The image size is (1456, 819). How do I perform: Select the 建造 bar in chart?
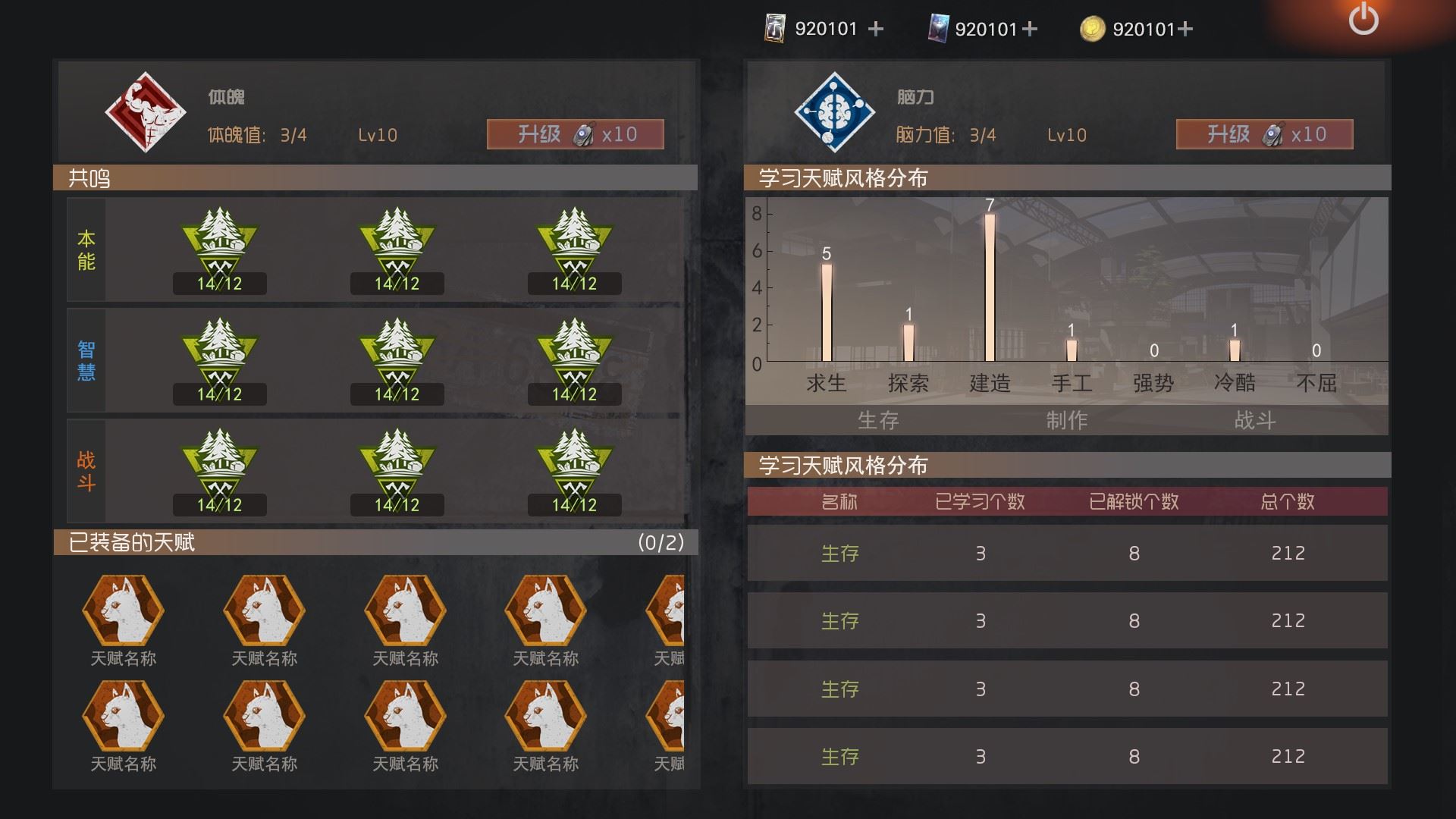[x=990, y=288]
